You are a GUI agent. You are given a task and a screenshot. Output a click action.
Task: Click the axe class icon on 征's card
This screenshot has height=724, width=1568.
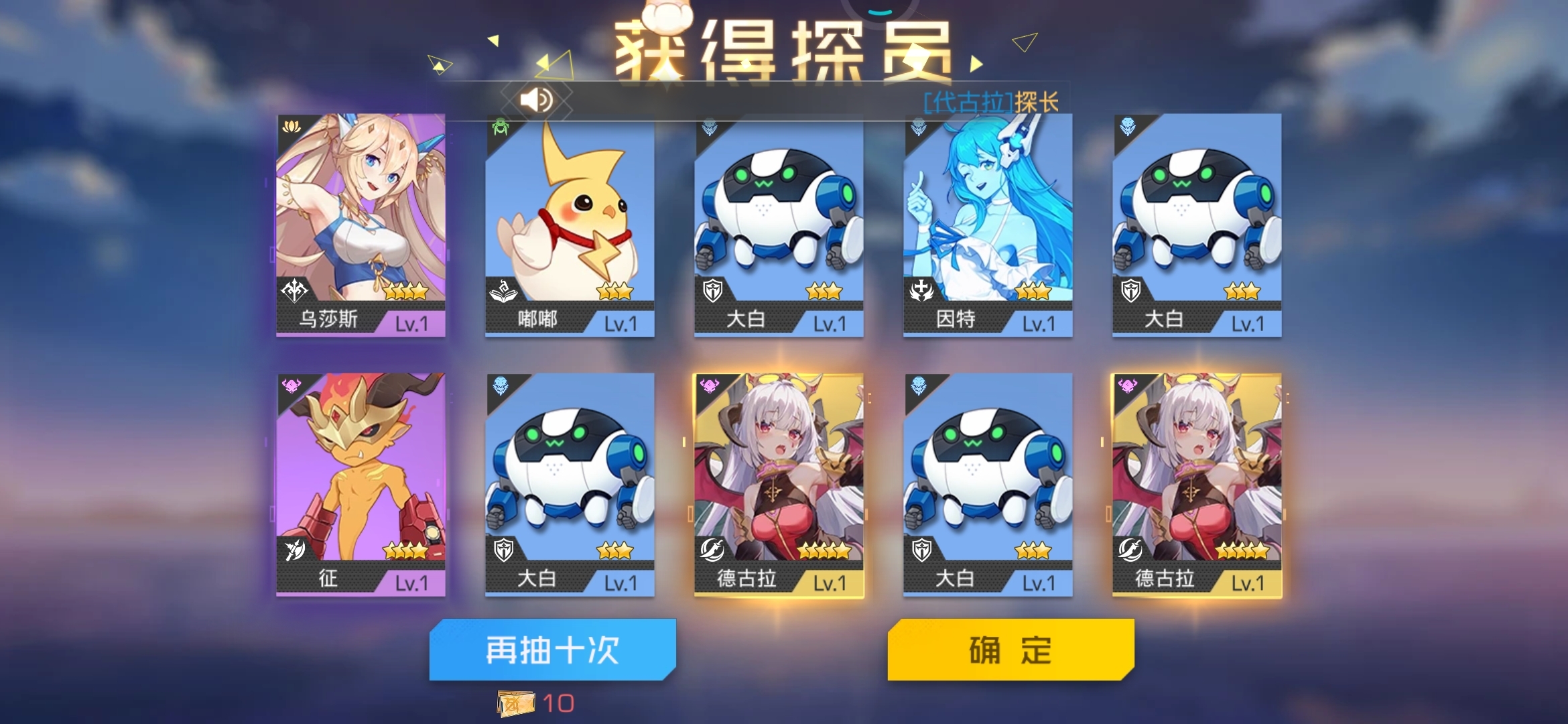[297, 550]
